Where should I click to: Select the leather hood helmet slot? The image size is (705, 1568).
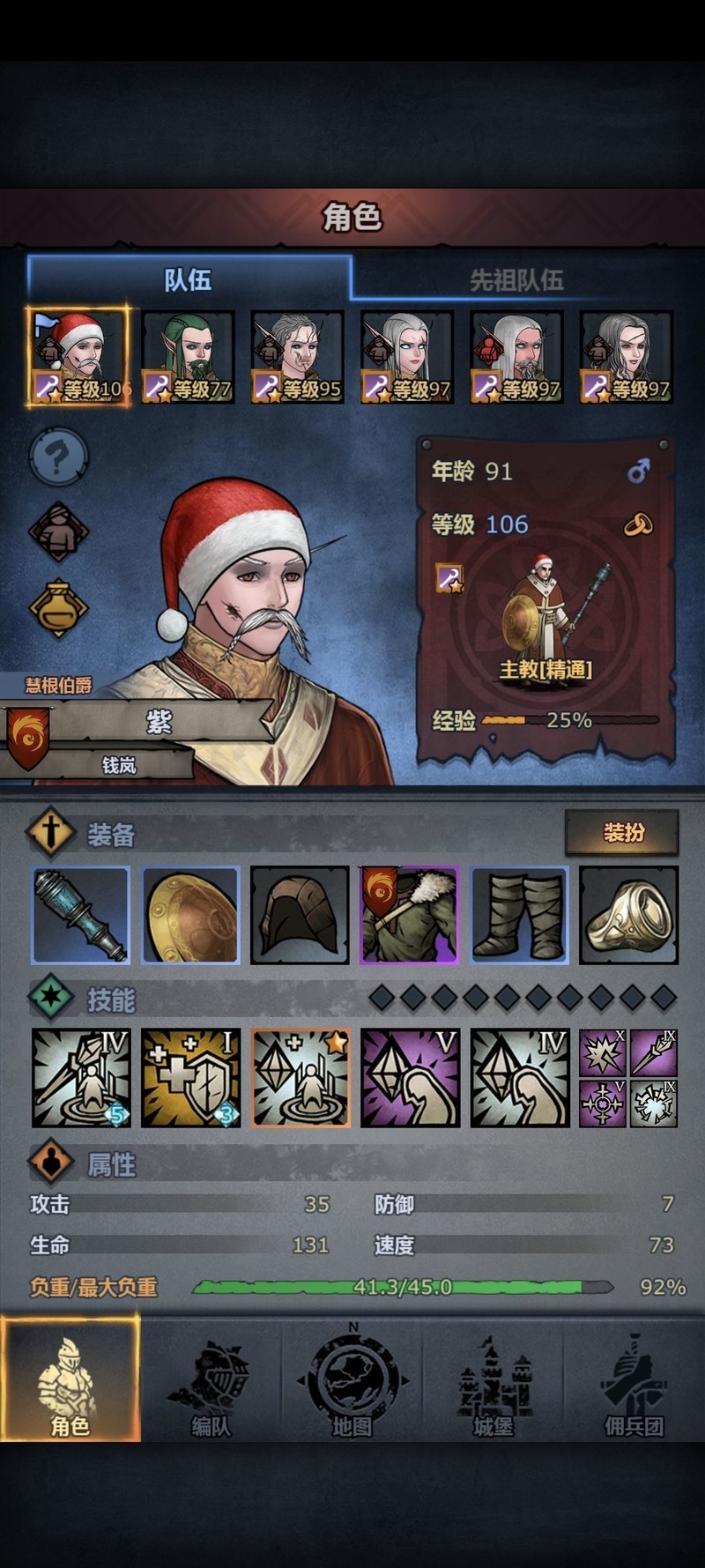tap(300, 915)
